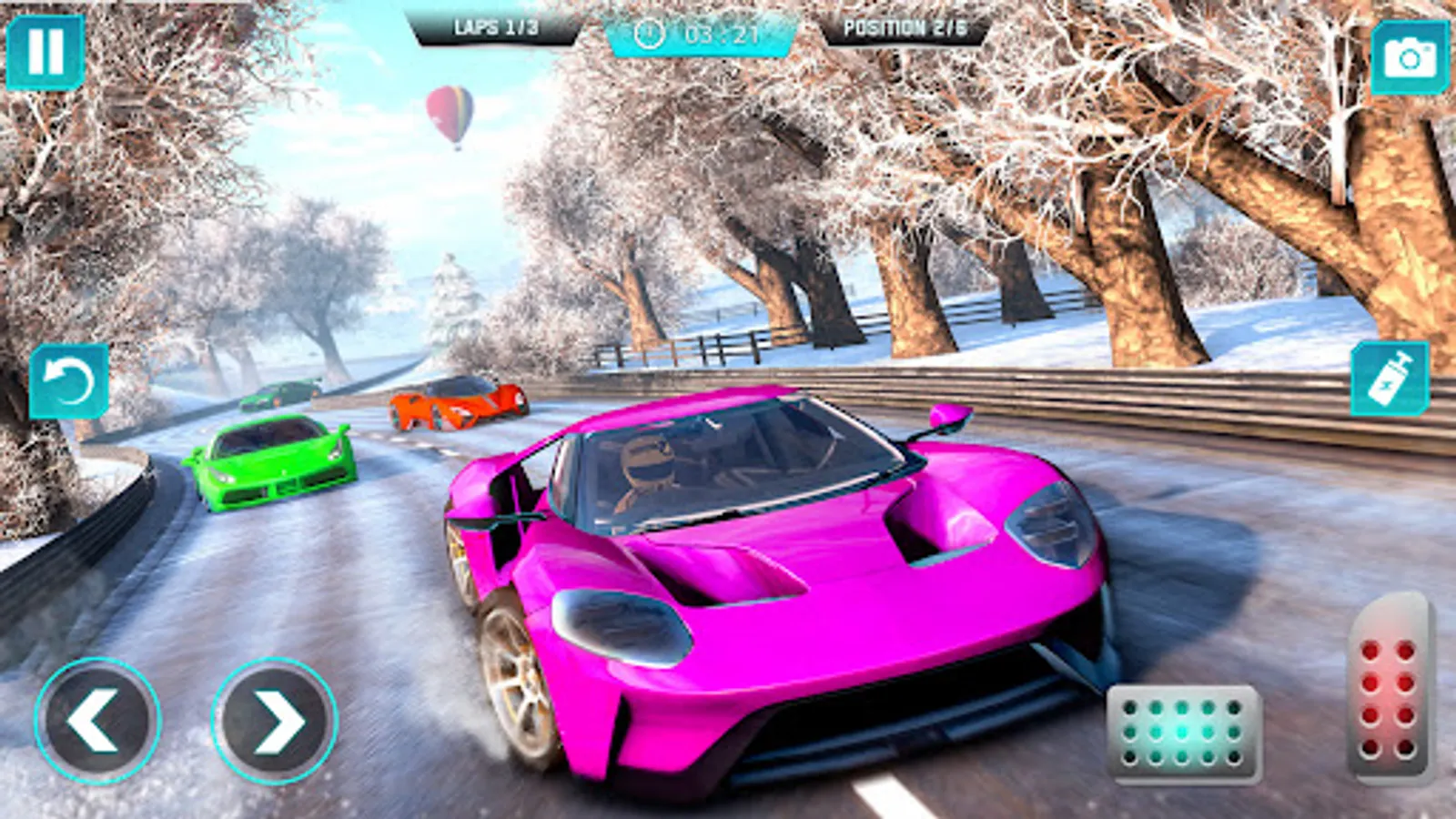Steer left with the left arrow
Image resolution: width=1456 pixels, height=819 pixels.
pos(97,721)
